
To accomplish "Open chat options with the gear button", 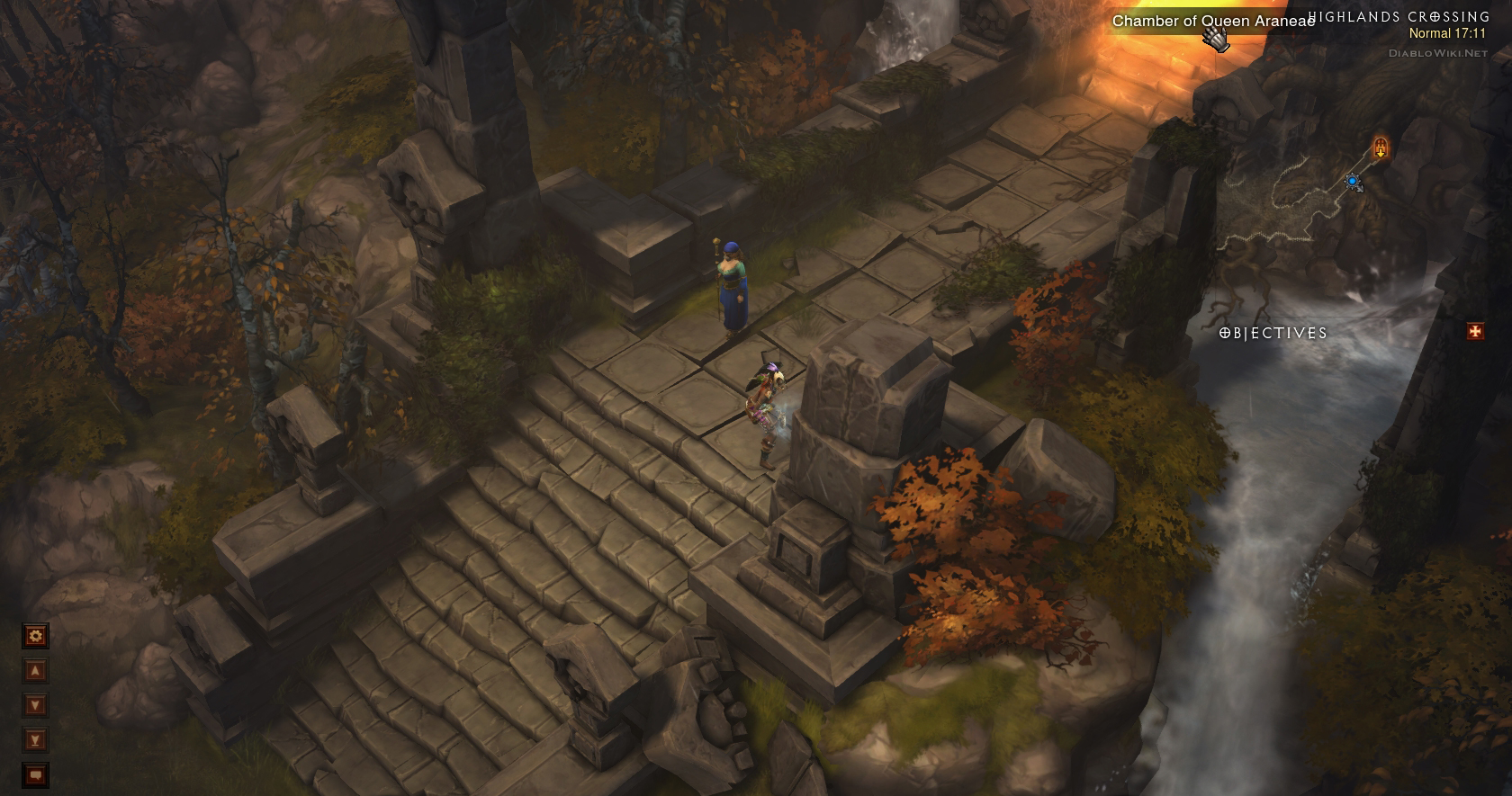I will 35,636.
